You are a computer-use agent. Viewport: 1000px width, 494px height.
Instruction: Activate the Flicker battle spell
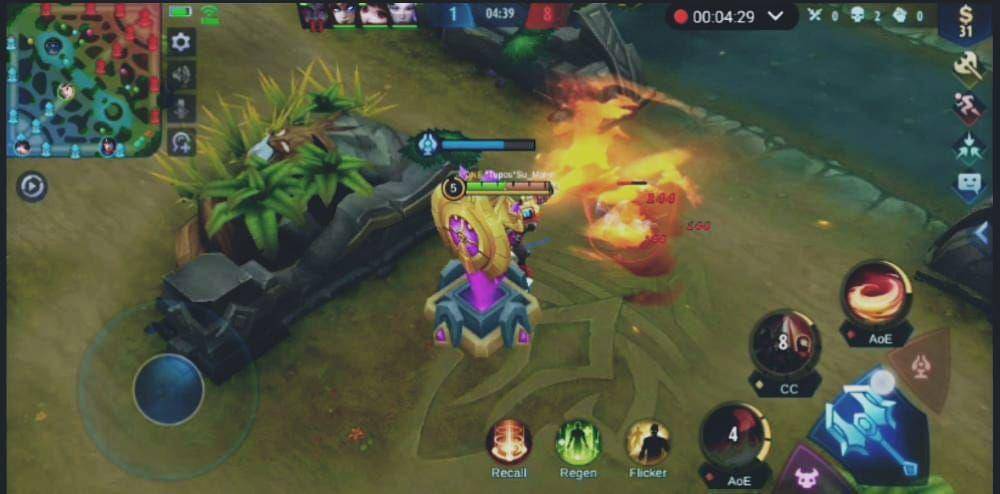[x=648, y=442]
